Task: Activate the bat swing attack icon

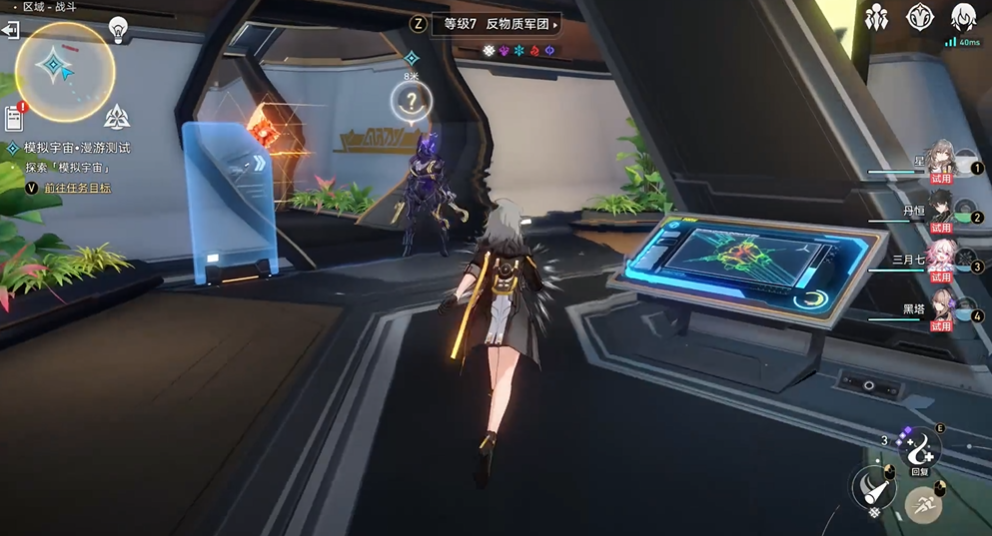Action: coord(872,488)
